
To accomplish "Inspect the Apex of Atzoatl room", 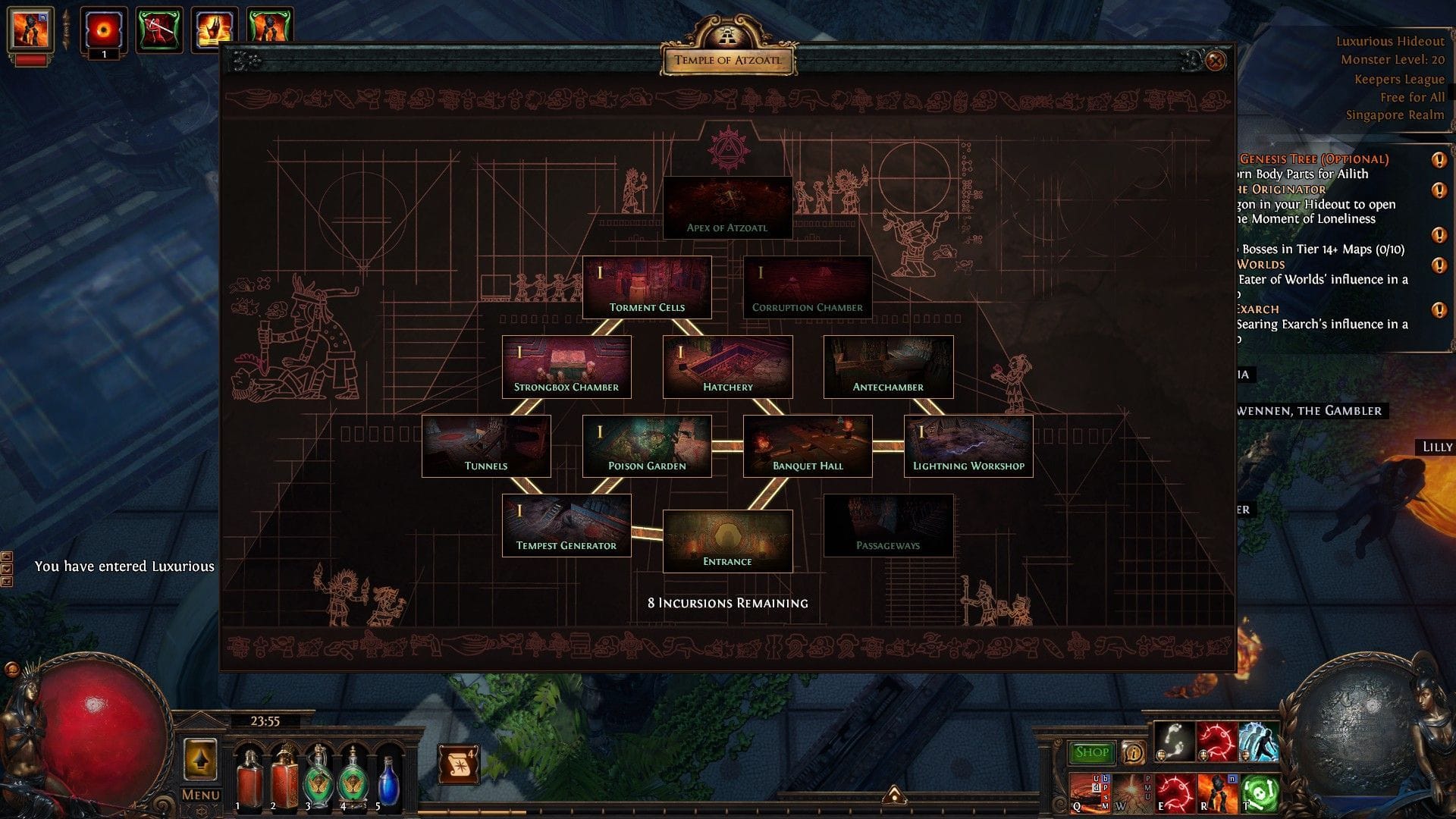I will (x=728, y=207).
